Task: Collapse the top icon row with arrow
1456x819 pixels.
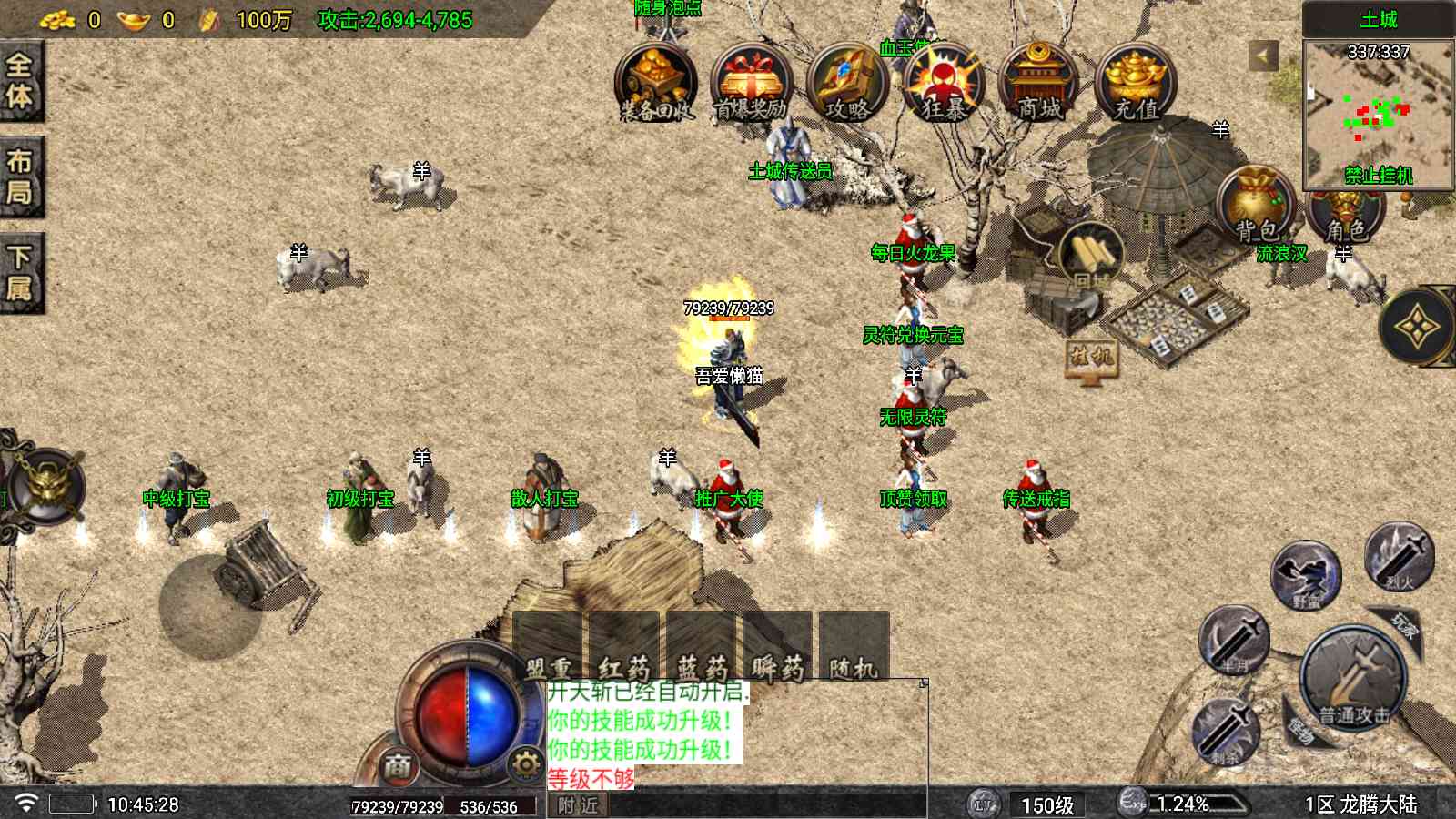Action: point(1262,56)
